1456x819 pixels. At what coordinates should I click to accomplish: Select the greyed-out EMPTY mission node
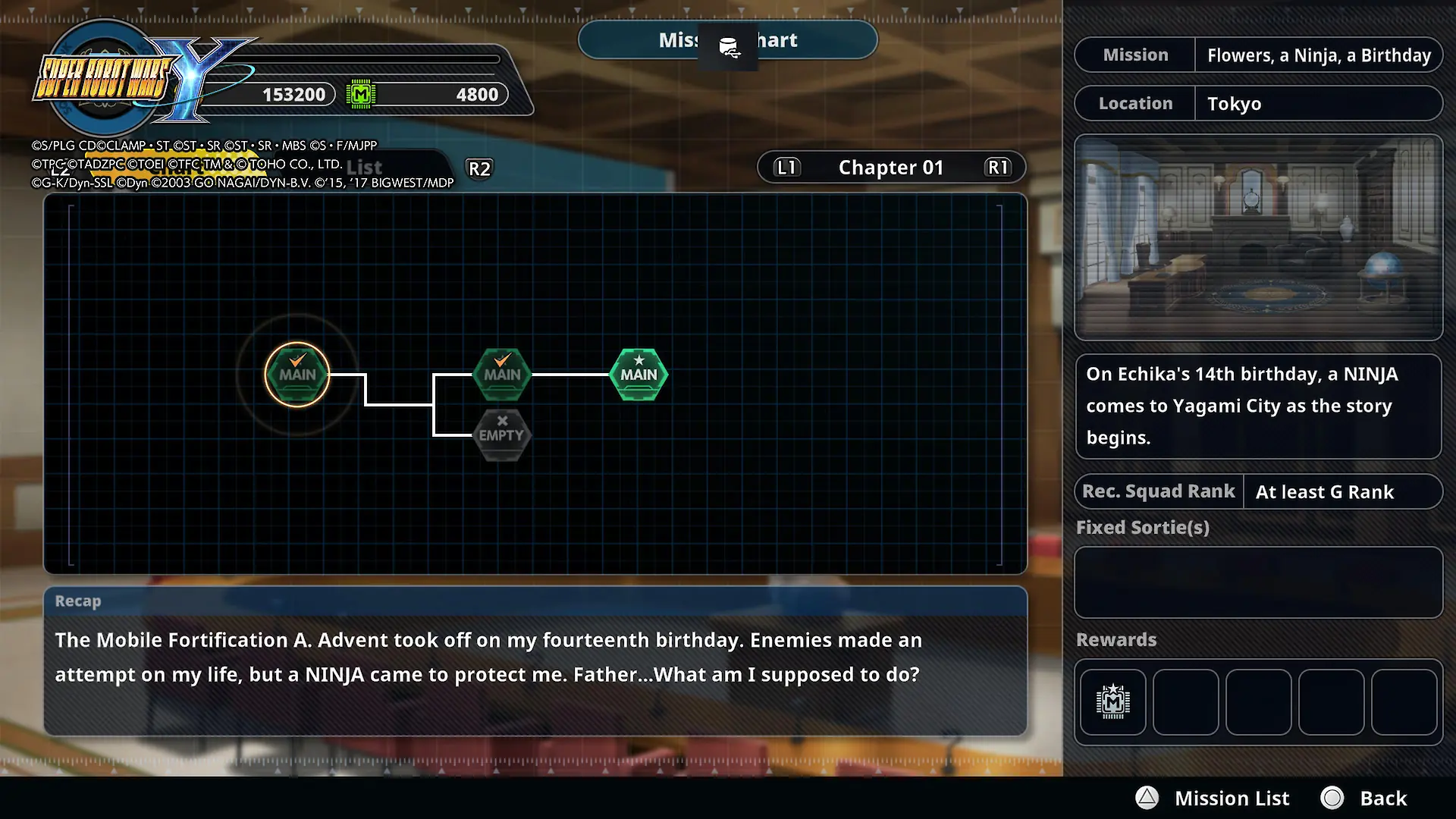point(501,435)
